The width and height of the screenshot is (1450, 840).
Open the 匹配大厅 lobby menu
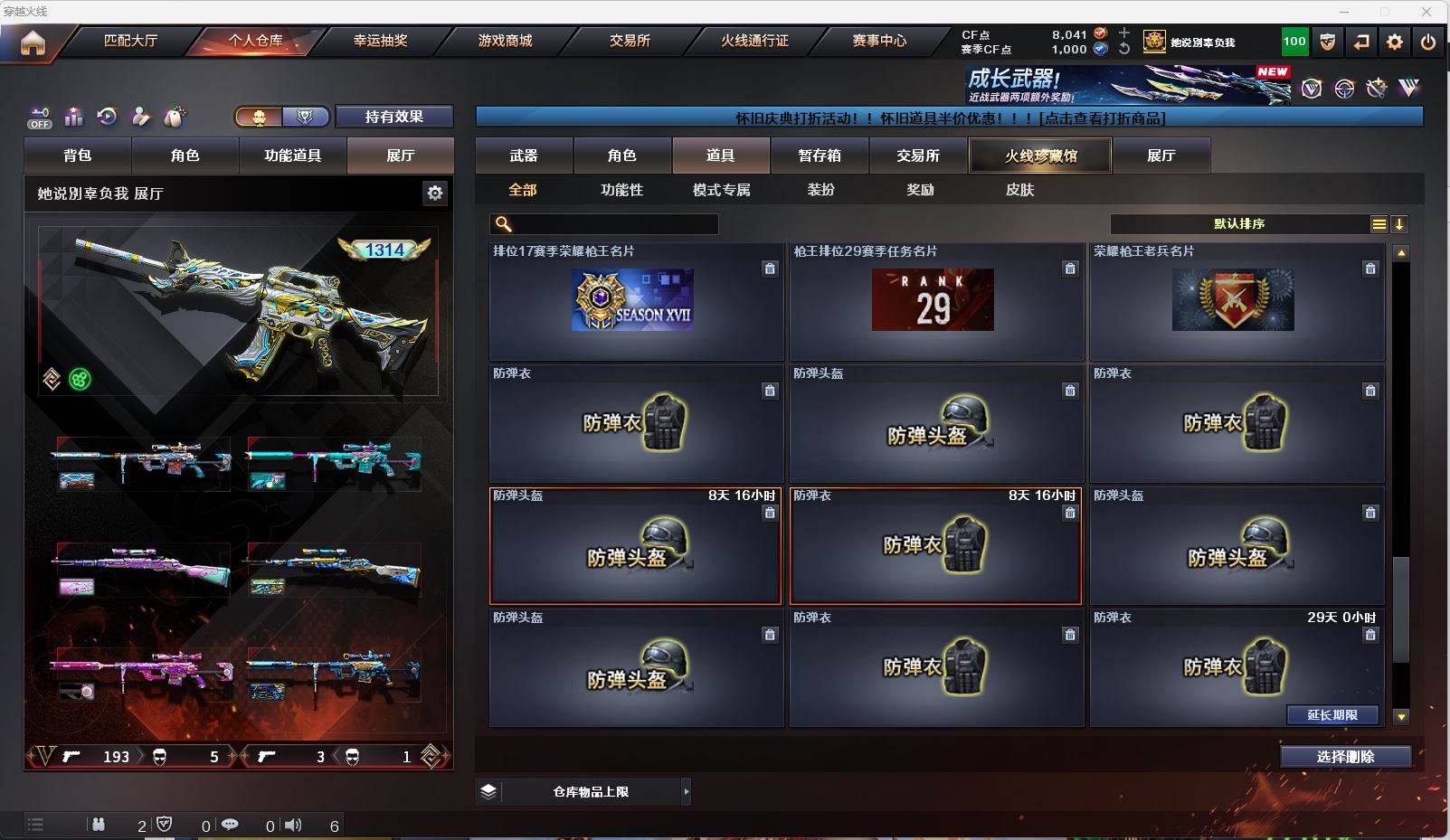click(131, 41)
